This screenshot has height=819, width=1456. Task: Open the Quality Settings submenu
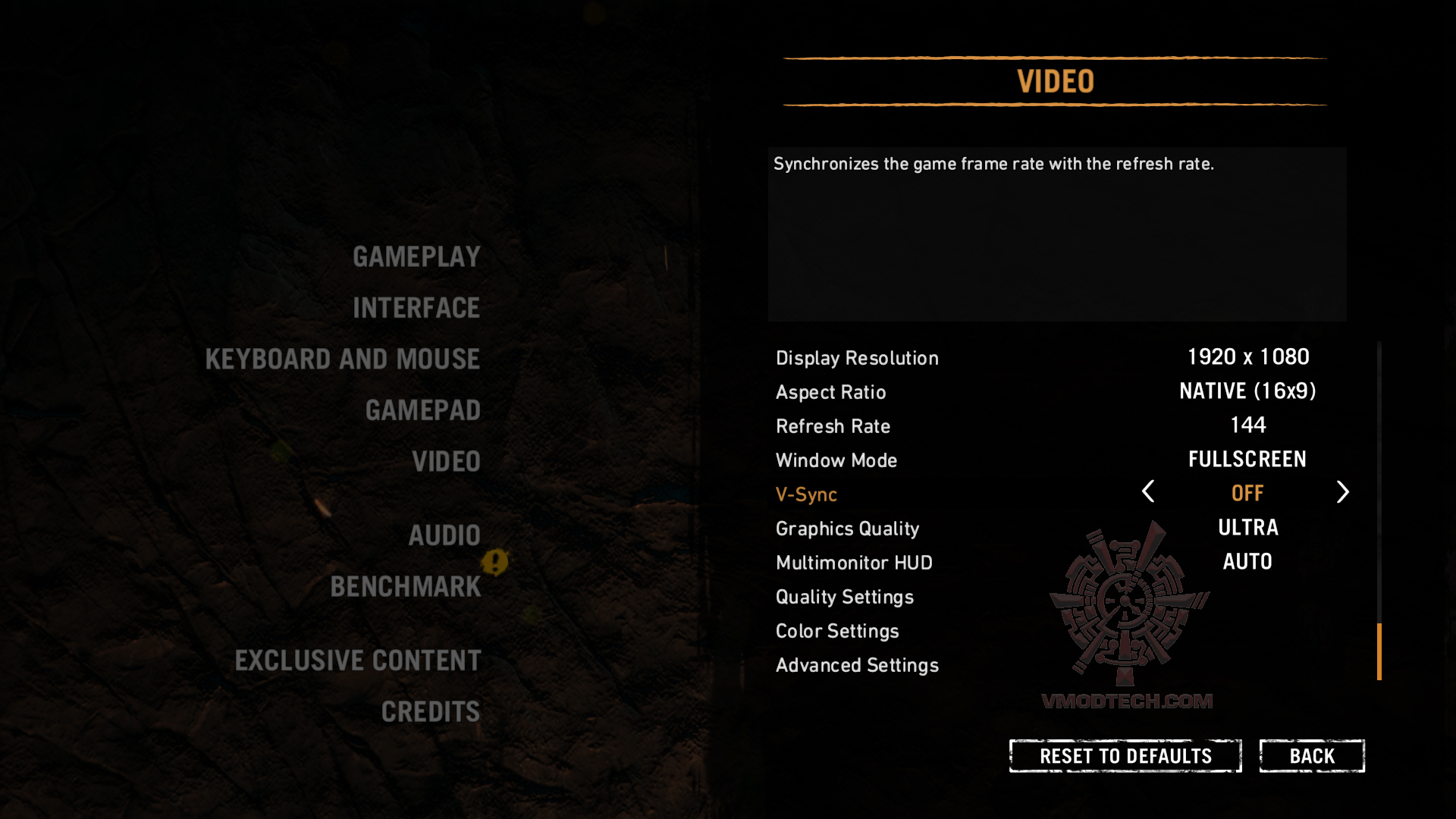[844, 597]
